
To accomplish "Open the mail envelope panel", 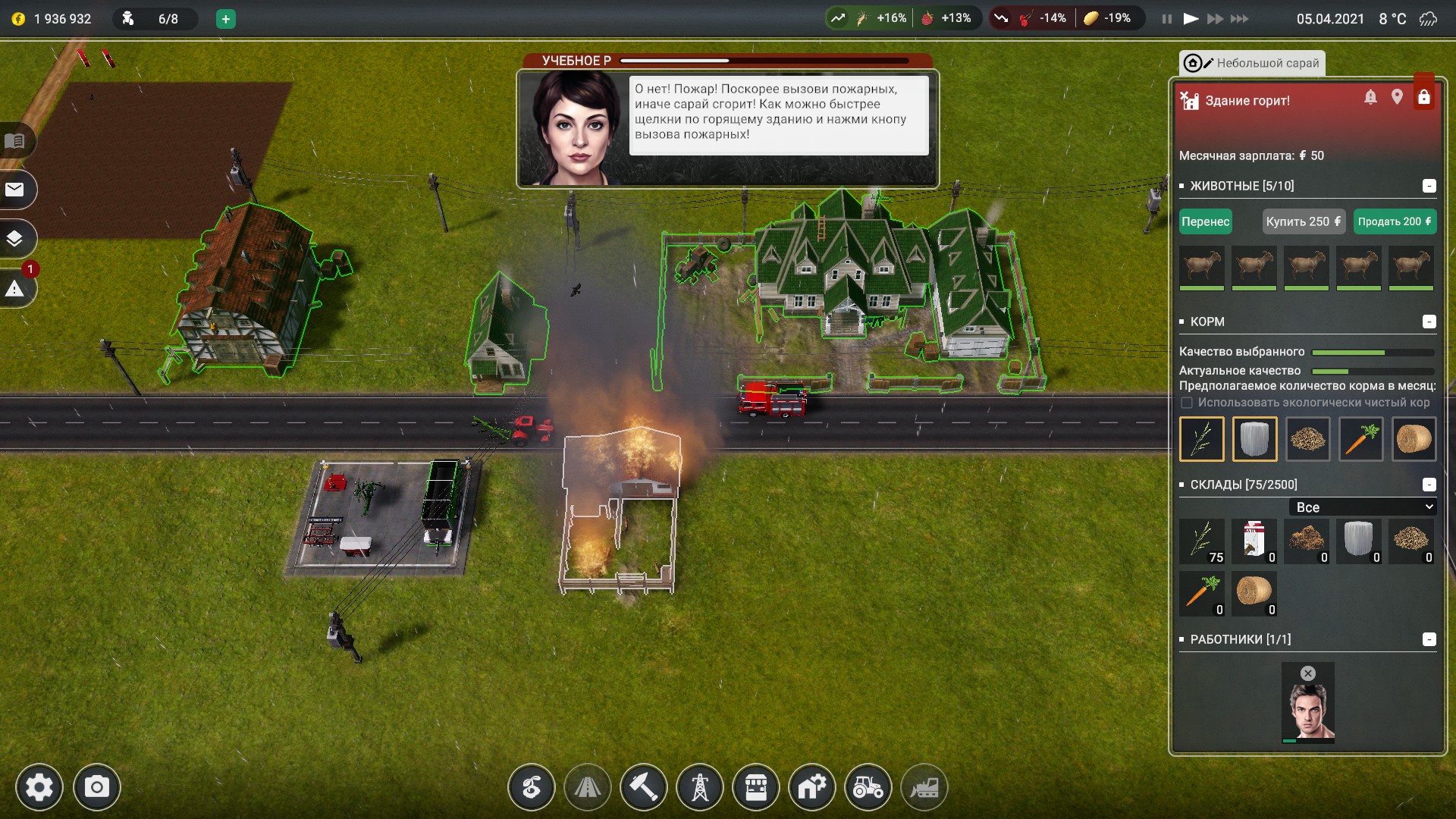I will tap(15, 190).
